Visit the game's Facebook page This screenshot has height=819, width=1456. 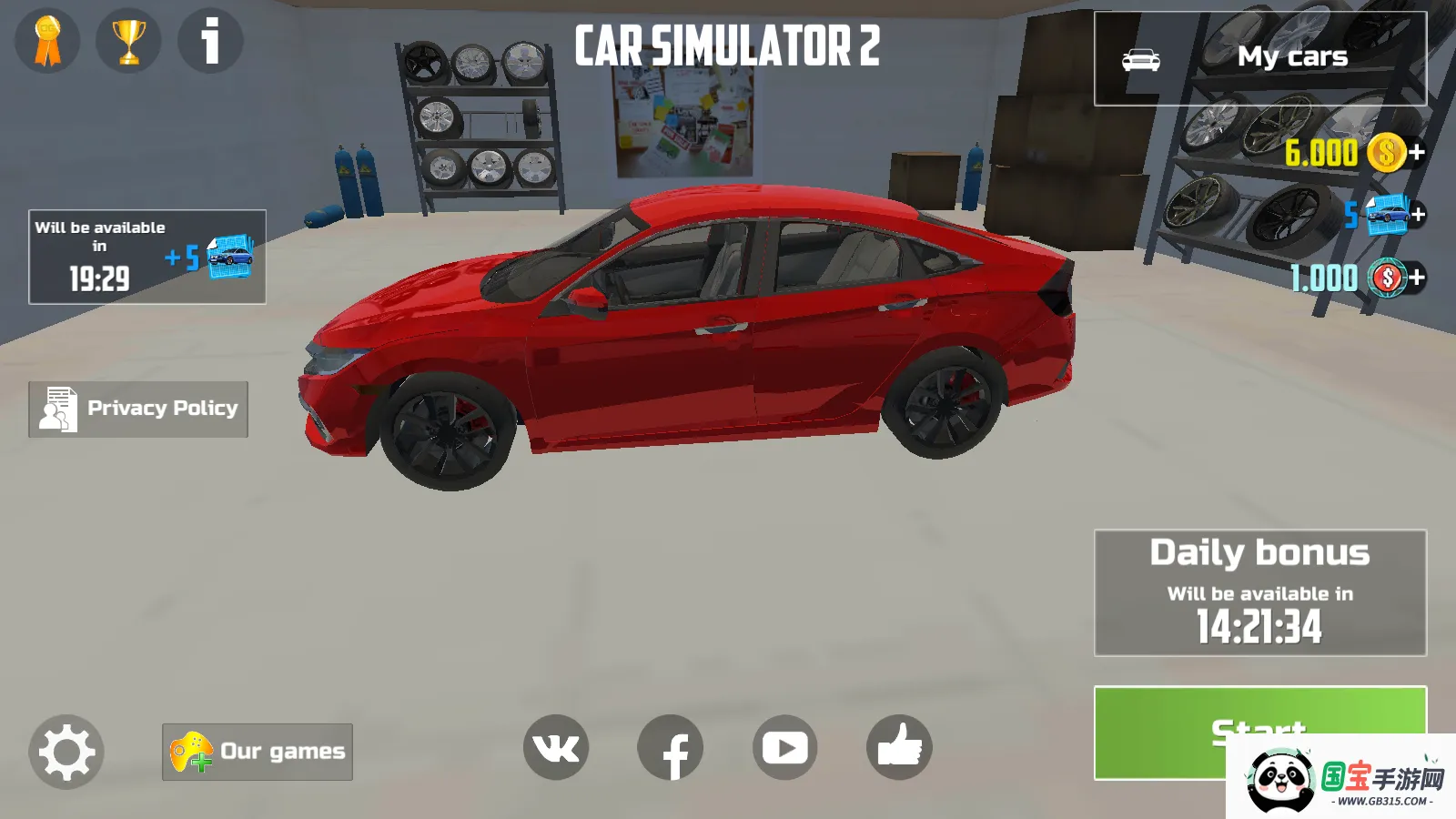point(673,747)
